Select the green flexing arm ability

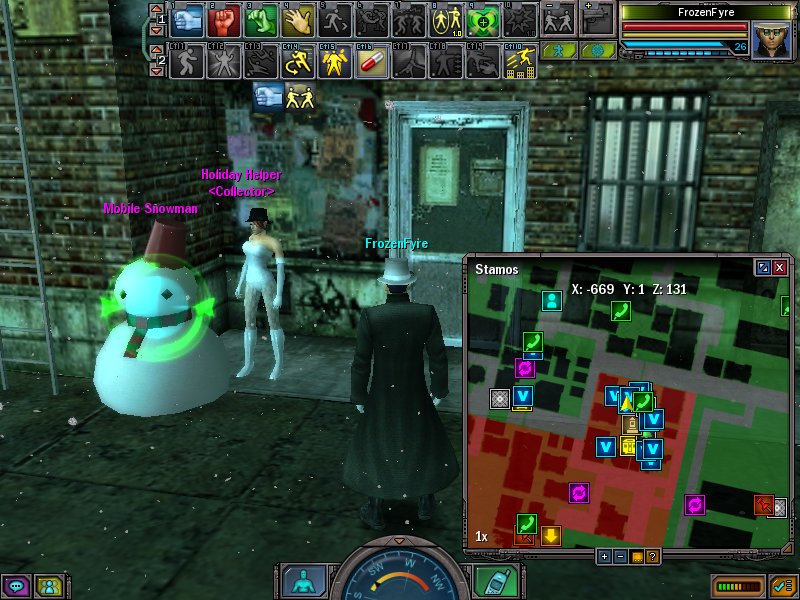click(262, 19)
